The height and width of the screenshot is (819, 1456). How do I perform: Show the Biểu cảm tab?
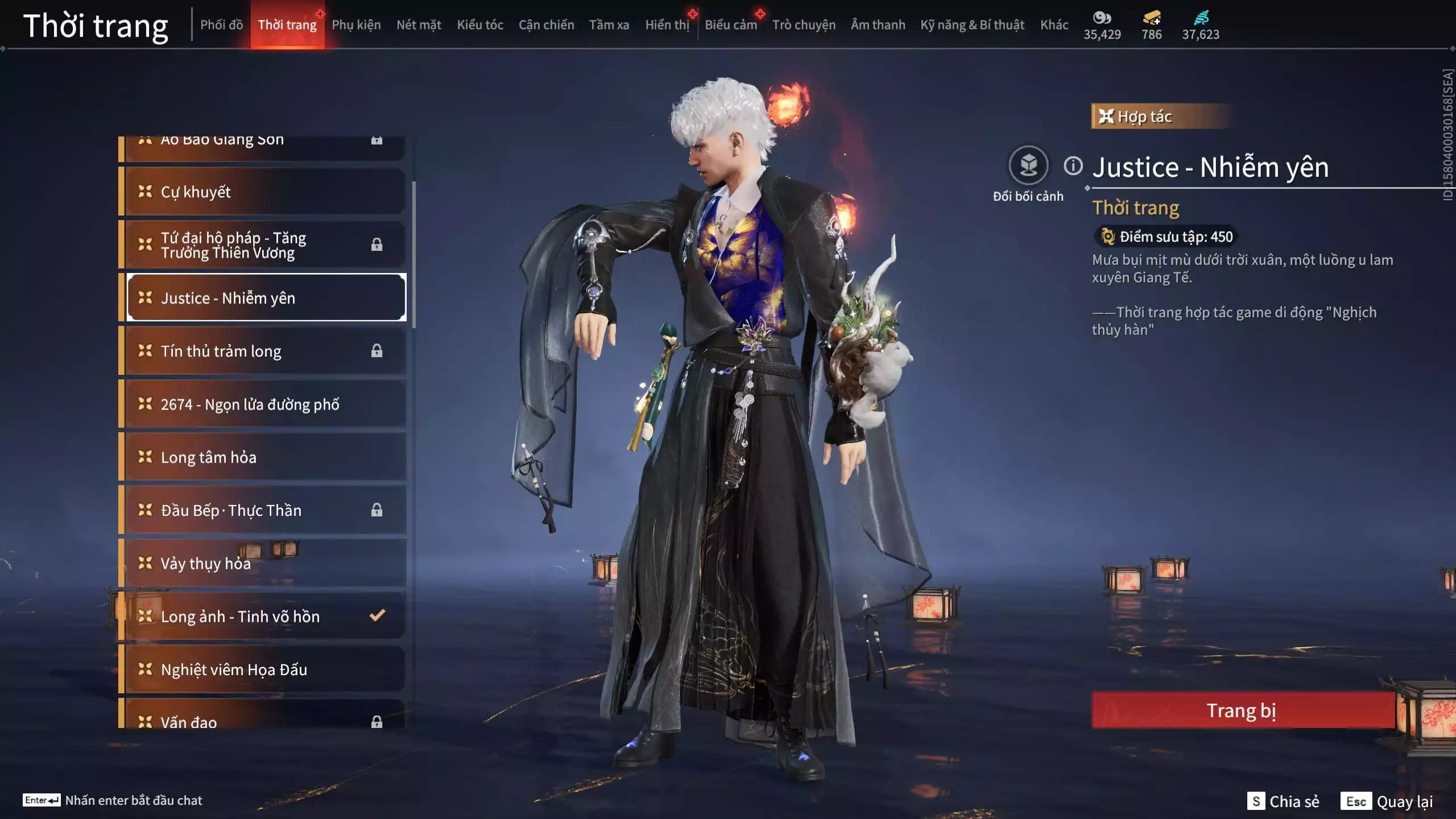click(731, 25)
